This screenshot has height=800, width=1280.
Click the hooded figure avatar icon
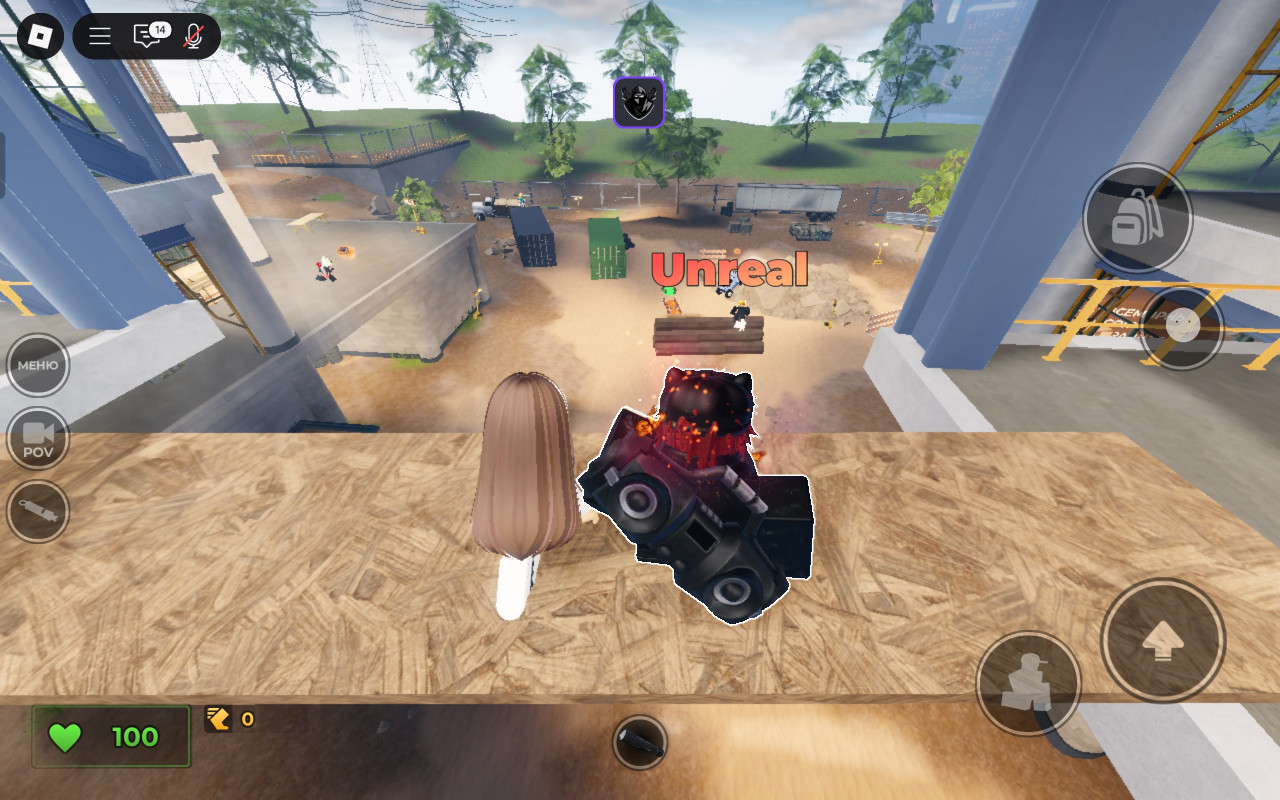click(x=639, y=102)
